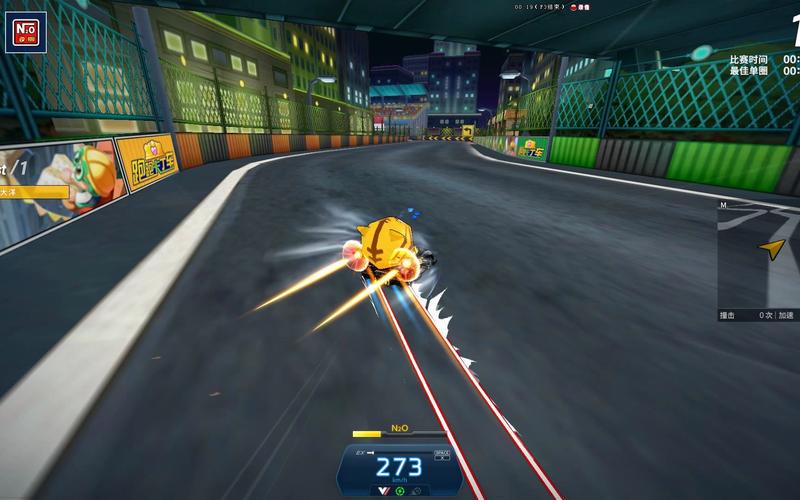
Task: Click the yellow player arrow on minimap
Action: coord(771,248)
